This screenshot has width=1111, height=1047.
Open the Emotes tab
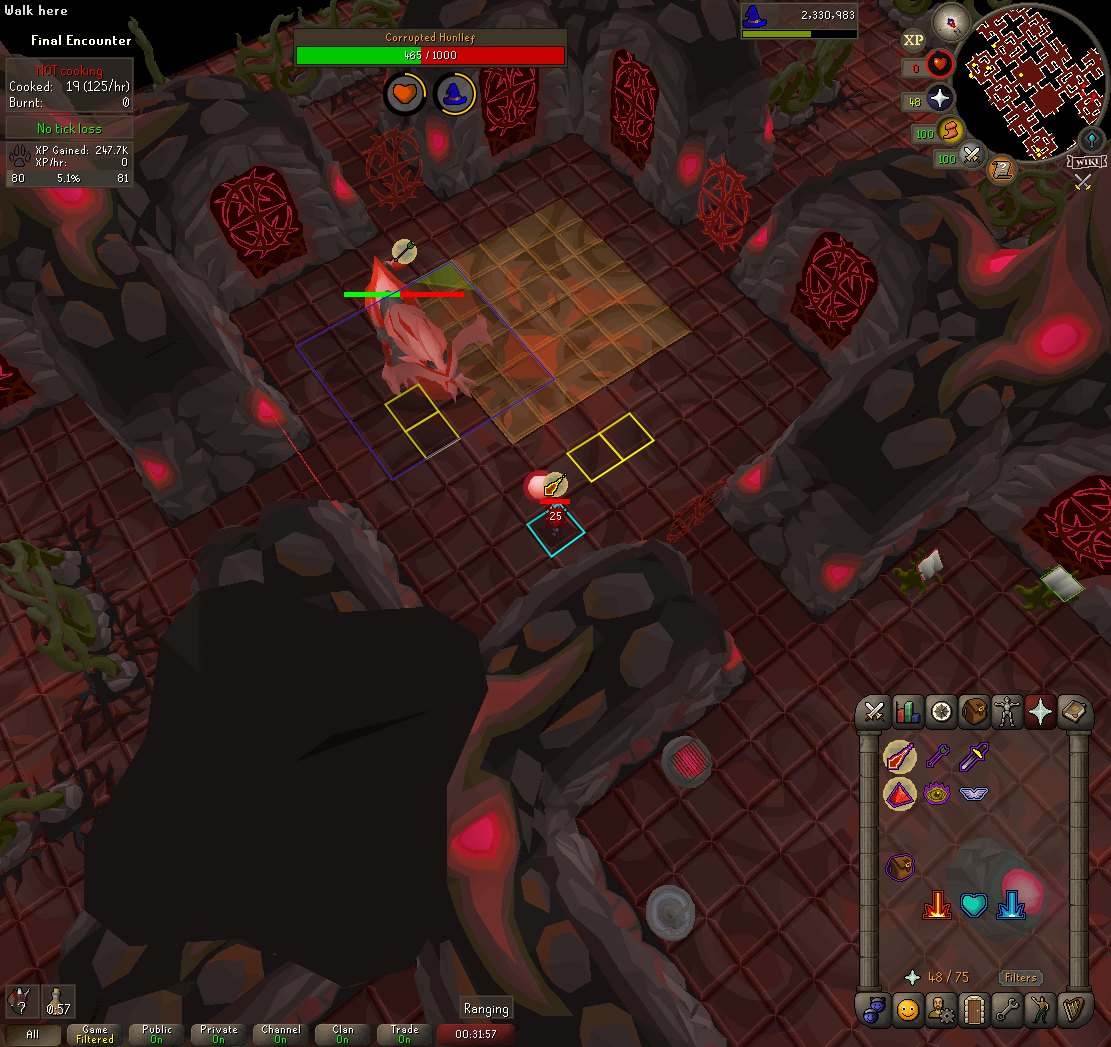click(x=1040, y=1010)
